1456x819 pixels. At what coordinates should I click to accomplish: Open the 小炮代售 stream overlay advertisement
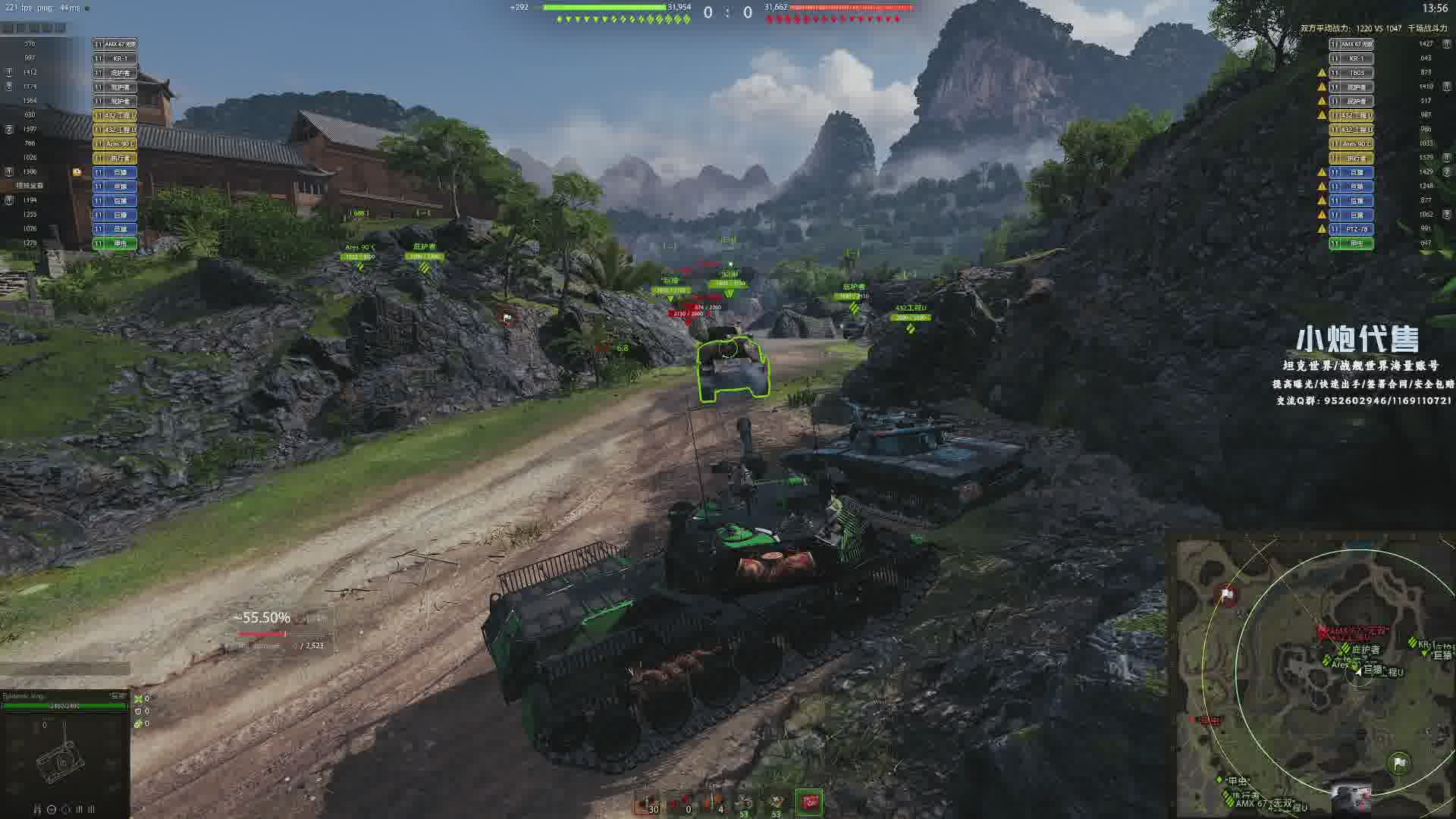(1357, 340)
